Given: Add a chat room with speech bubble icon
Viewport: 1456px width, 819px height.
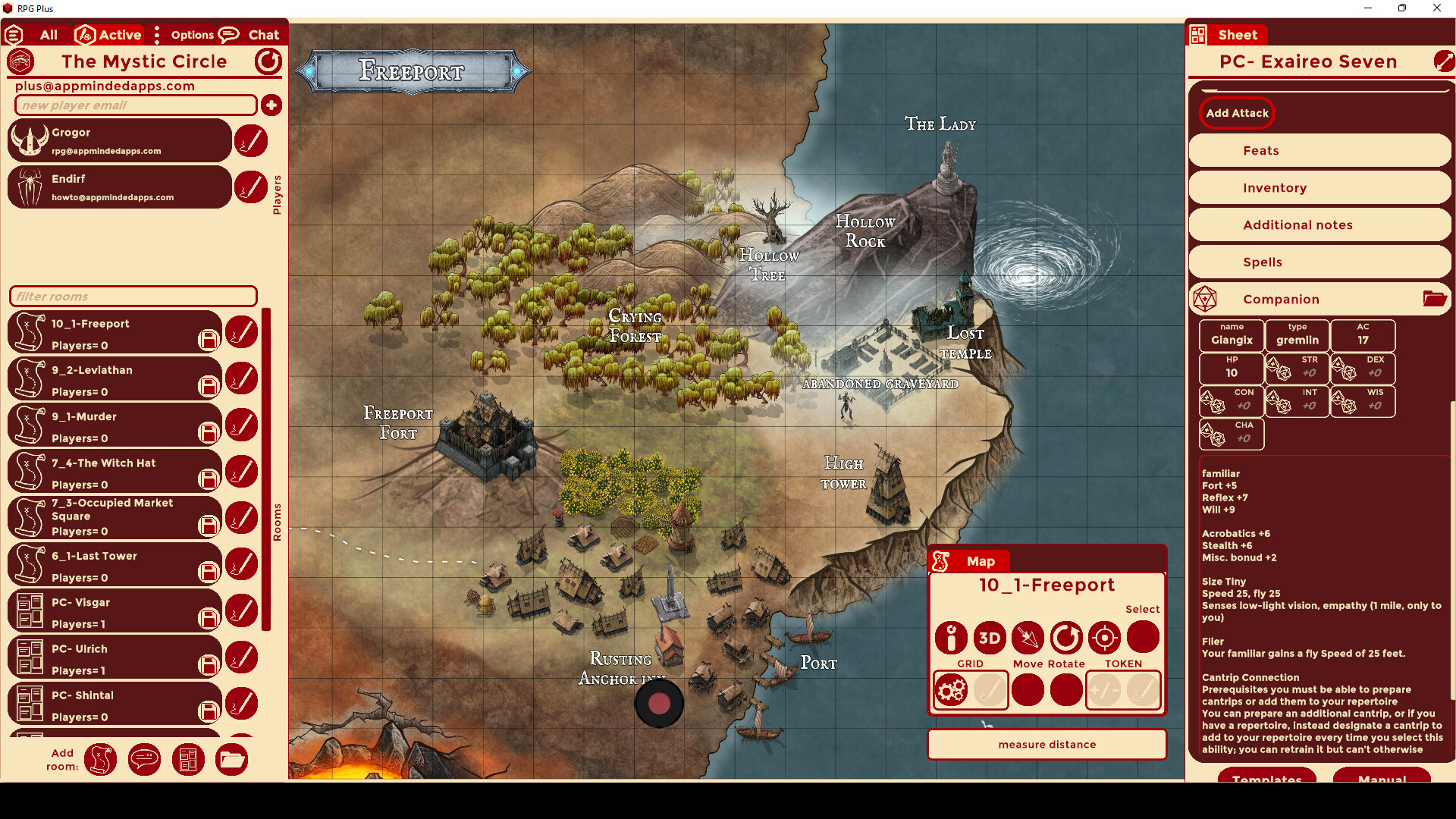Looking at the screenshot, I should click(144, 760).
